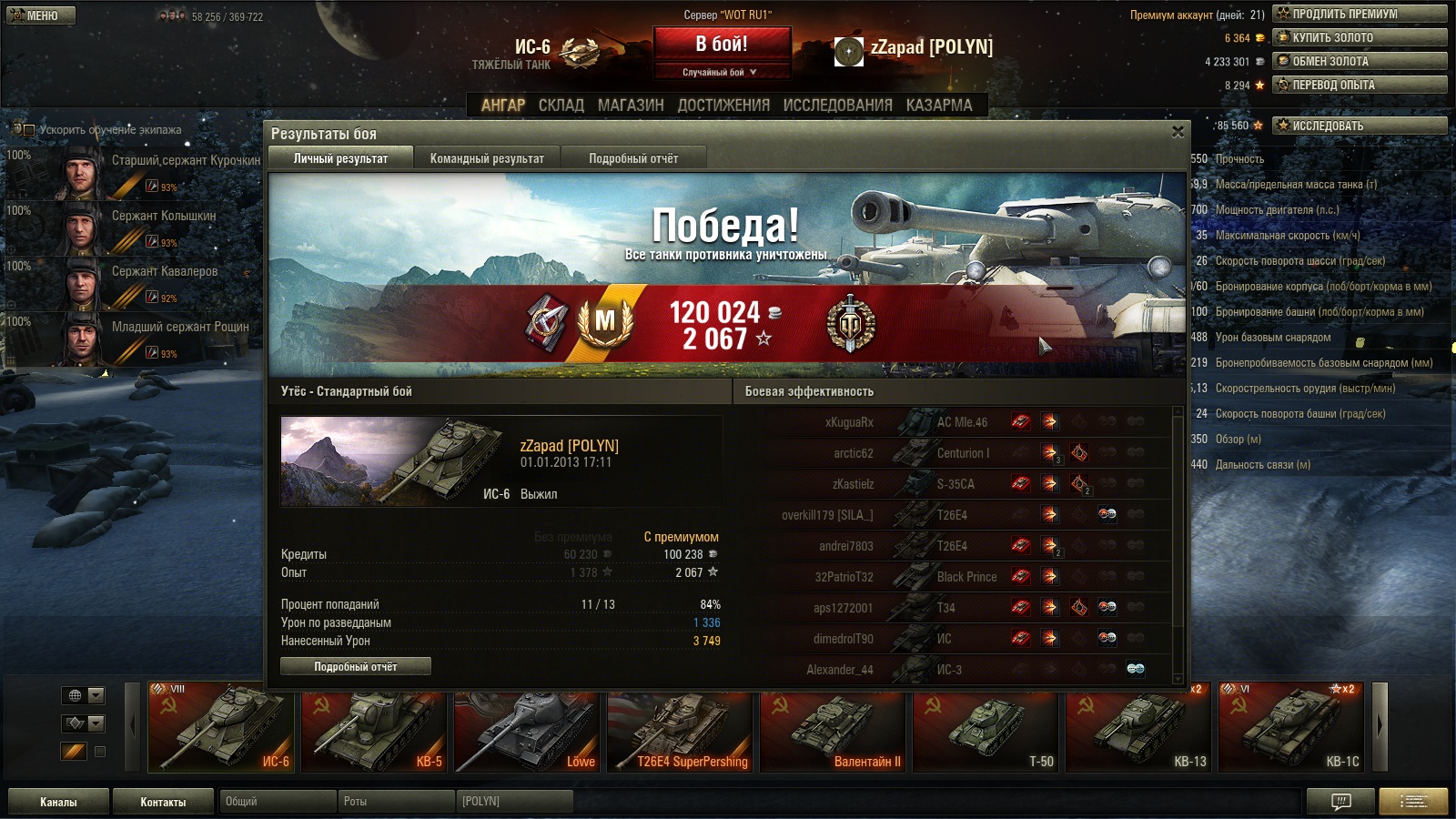The width and height of the screenshot is (1456, 819).
Task: Open the Каналы chat channels list
Action: click(58, 802)
